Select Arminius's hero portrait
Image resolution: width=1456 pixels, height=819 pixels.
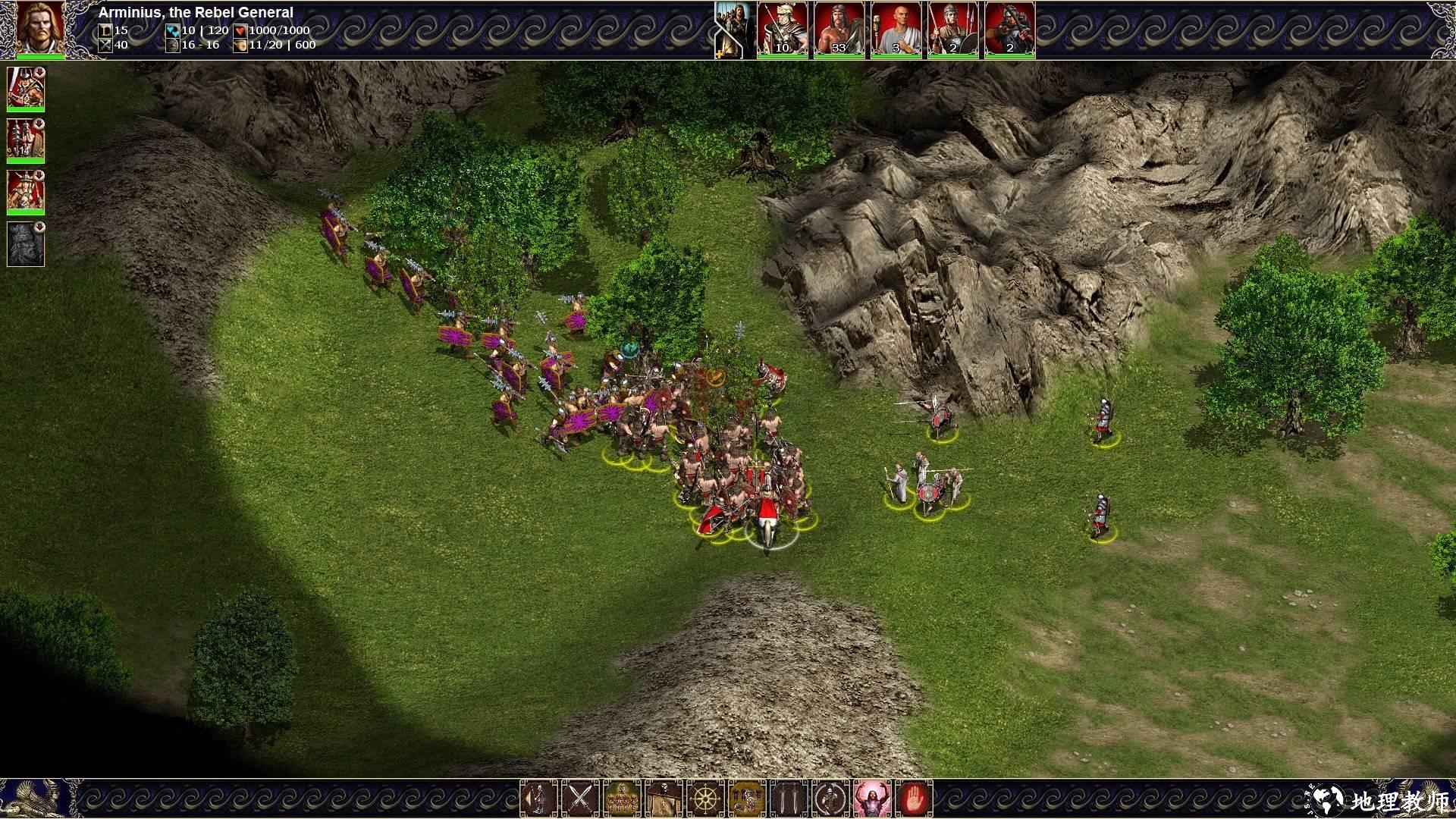(x=40, y=29)
